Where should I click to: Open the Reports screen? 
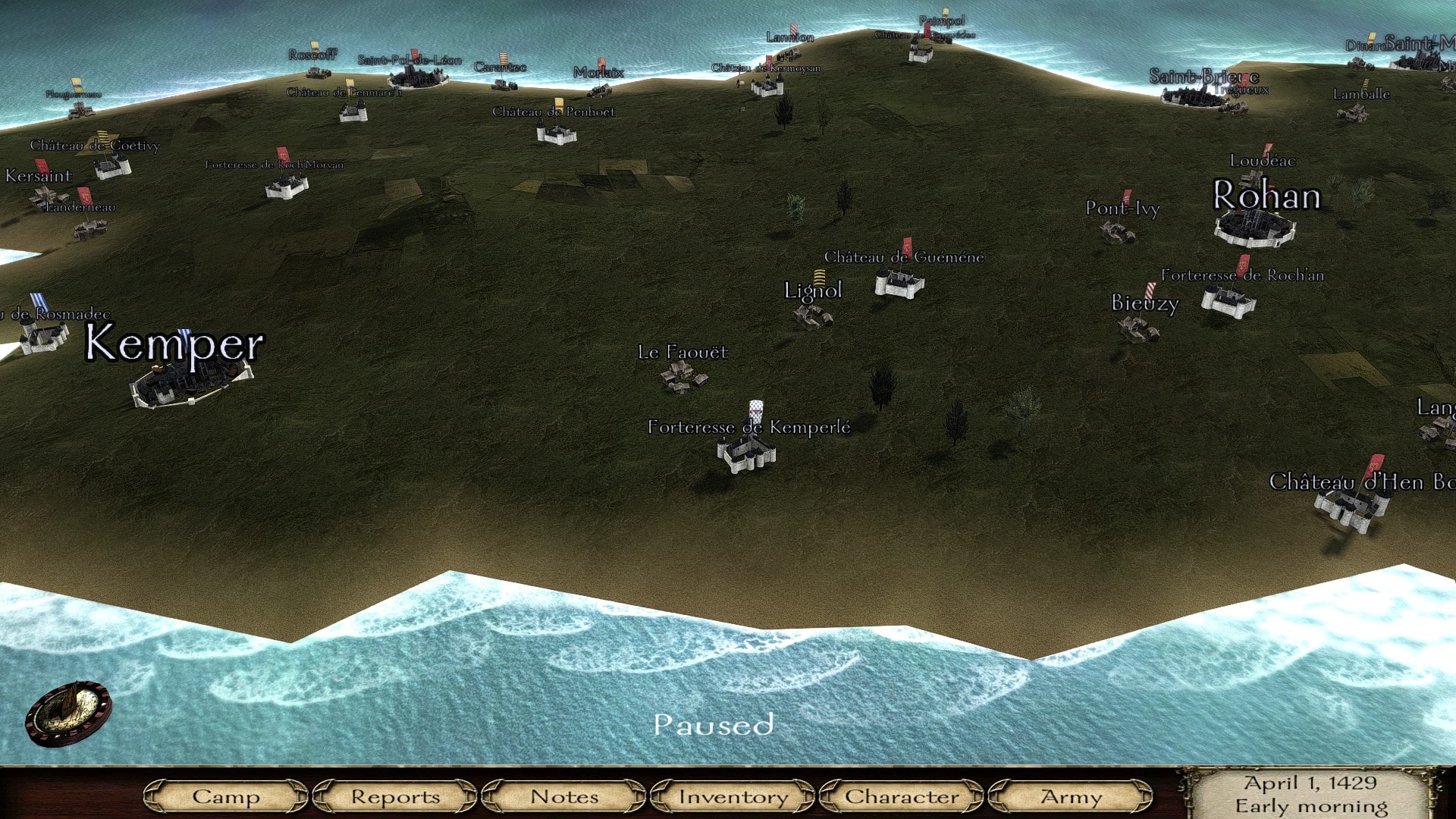pos(395,796)
